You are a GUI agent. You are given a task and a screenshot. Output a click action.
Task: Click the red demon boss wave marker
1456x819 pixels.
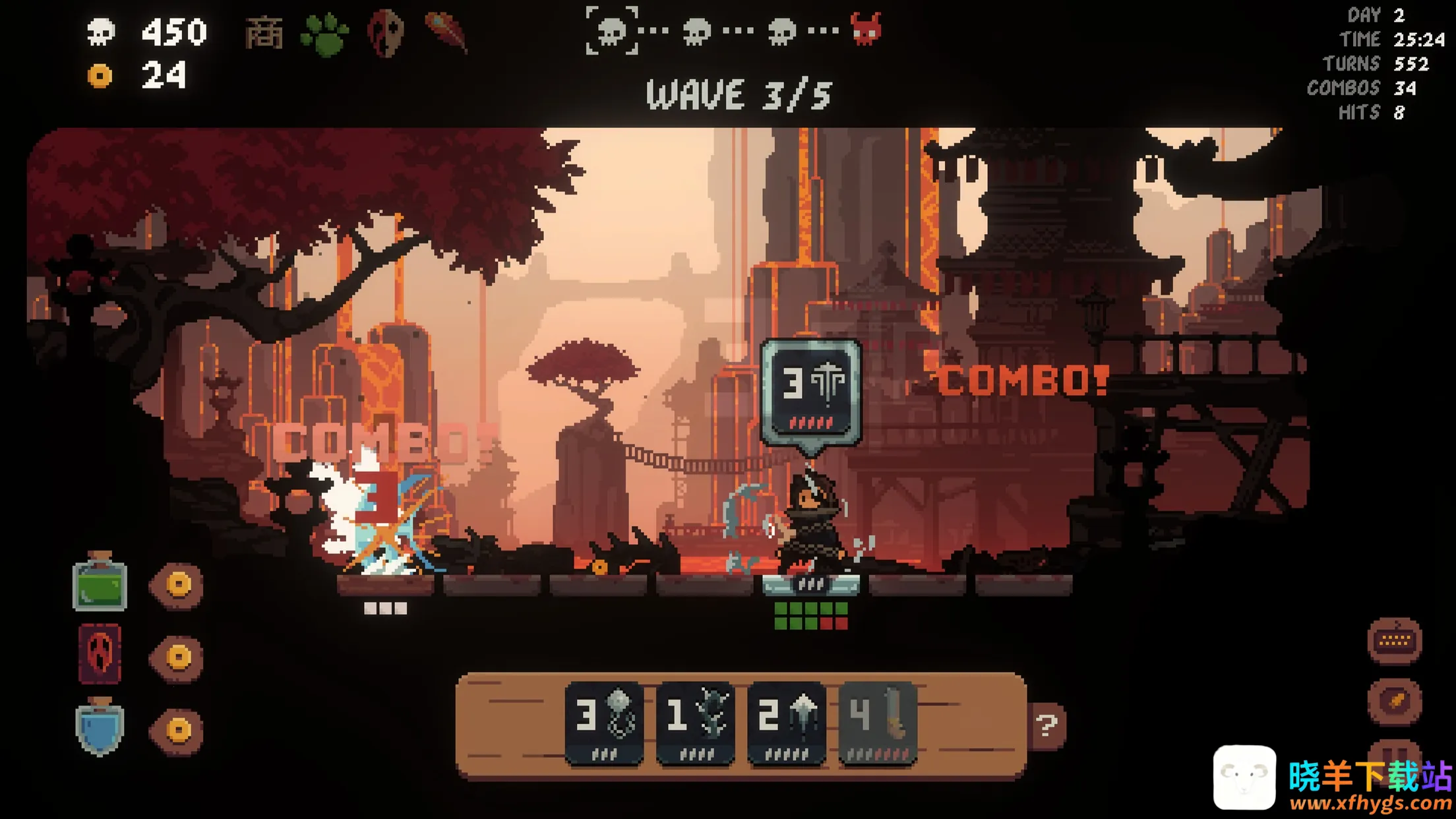pos(866,30)
